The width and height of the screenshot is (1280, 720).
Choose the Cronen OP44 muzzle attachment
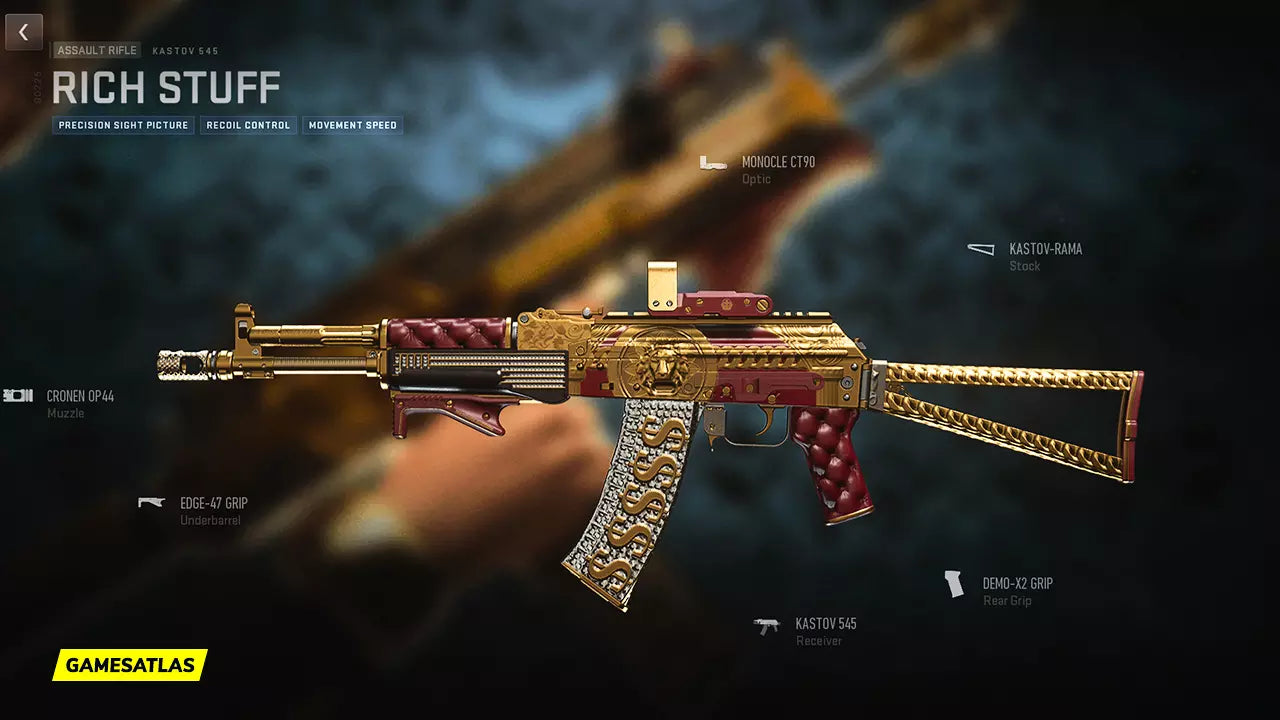[79, 397]
